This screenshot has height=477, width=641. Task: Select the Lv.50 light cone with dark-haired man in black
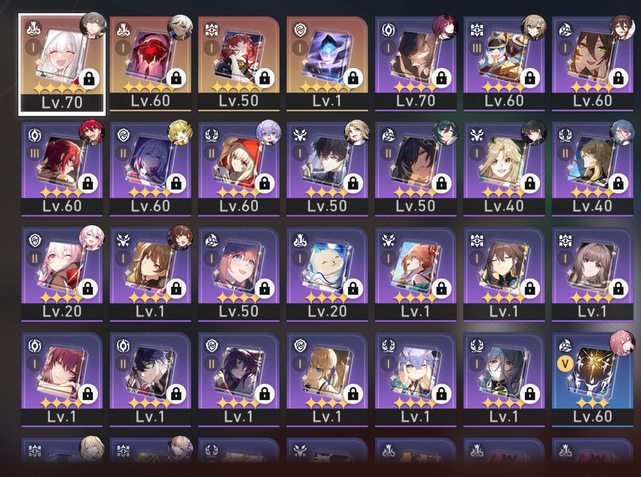pyautogui.click(x=327, y=167)
